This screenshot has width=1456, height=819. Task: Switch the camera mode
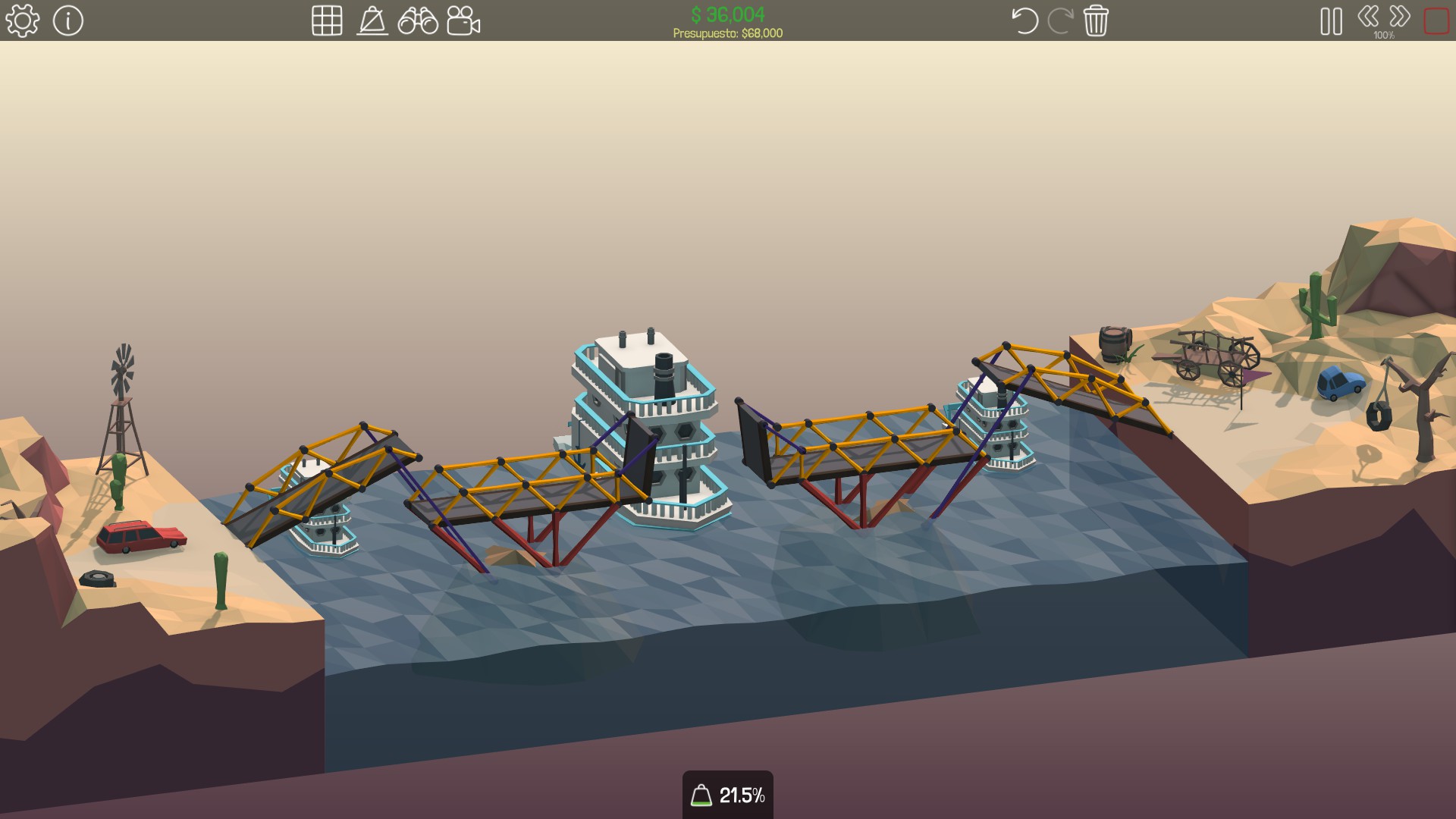pyautogui.click(x=463, y=20)
